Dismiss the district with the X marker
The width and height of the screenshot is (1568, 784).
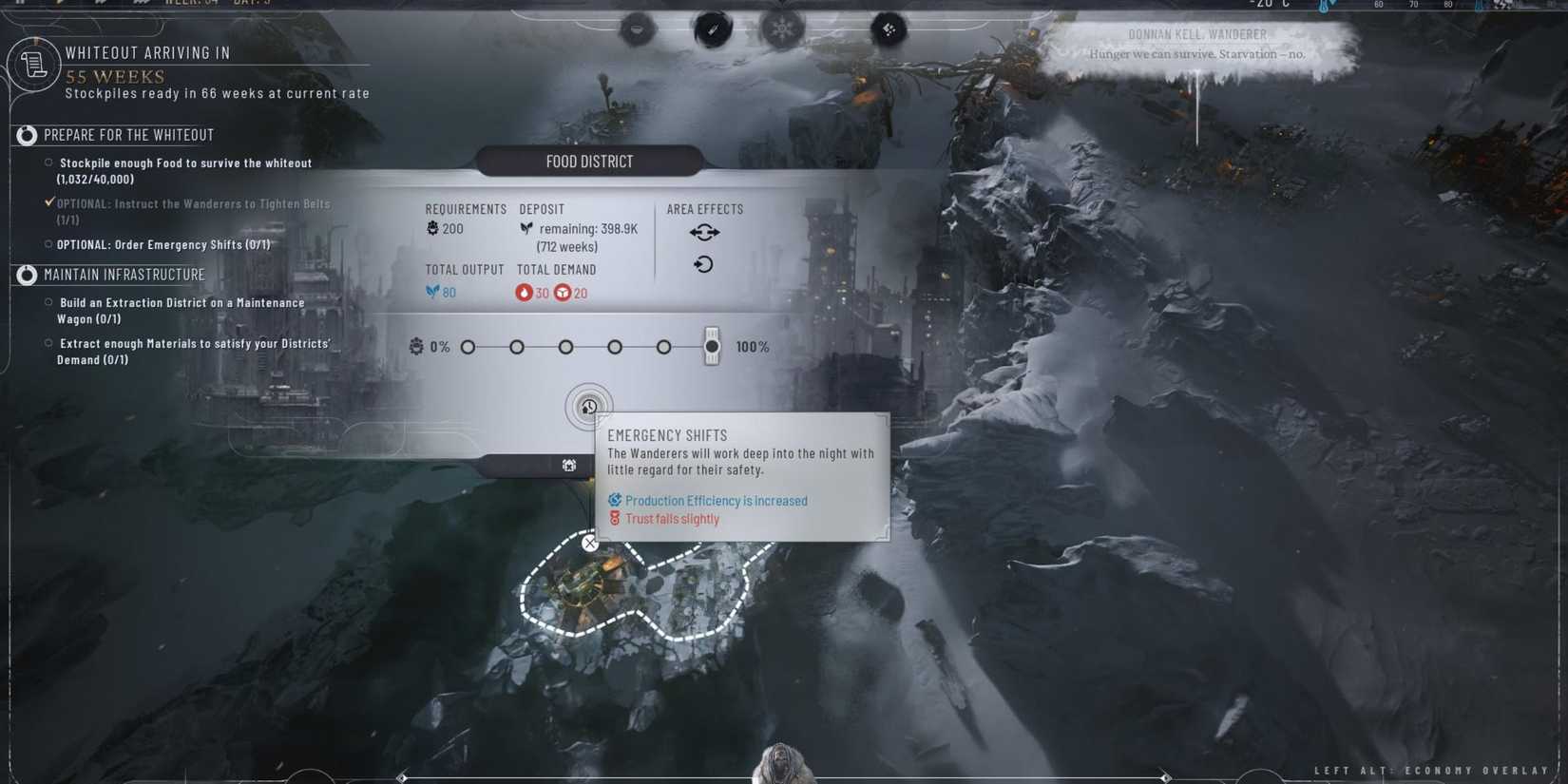point(589,543)
